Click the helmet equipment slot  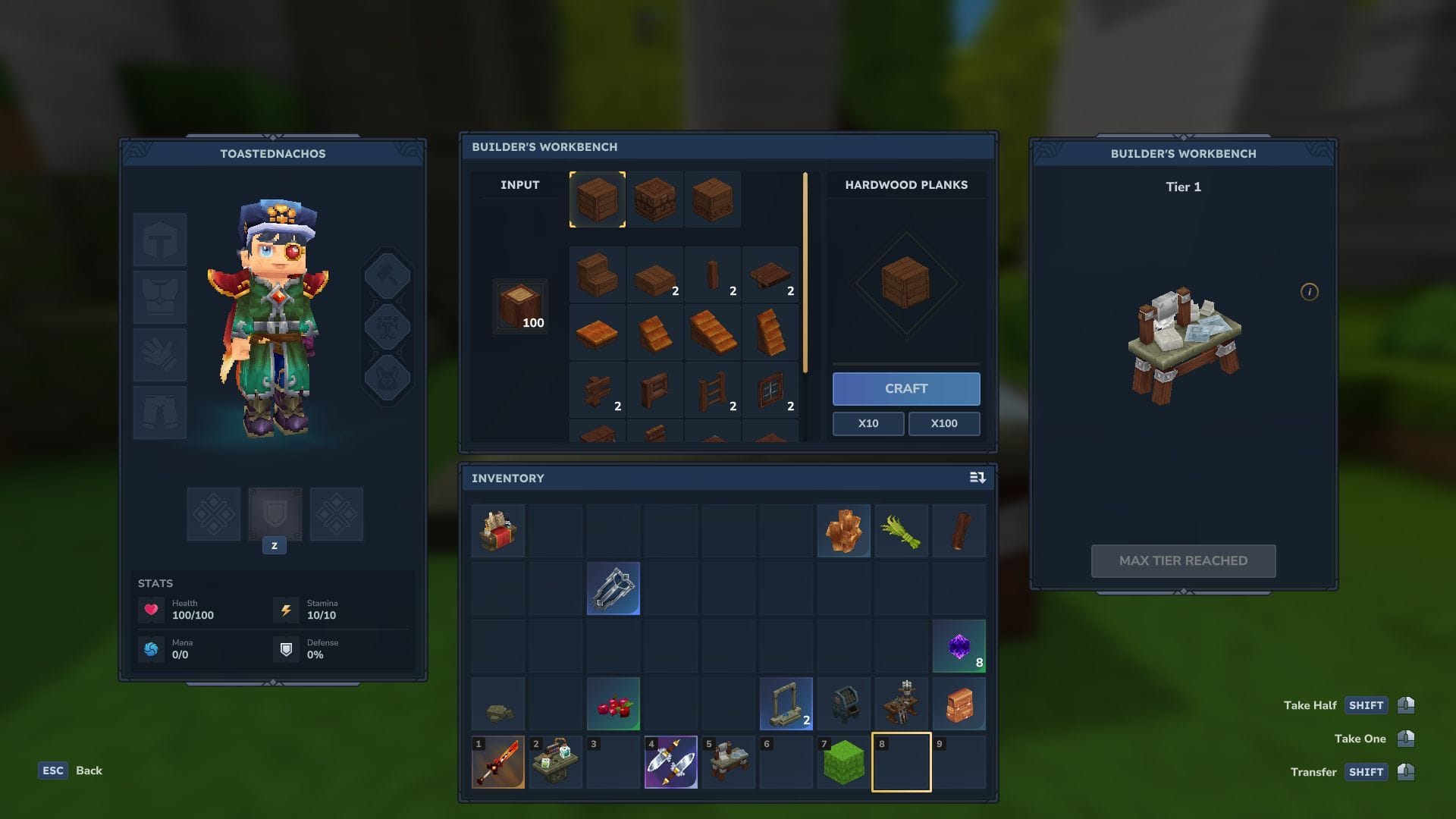pyautogui.click(x=160, y=239)
